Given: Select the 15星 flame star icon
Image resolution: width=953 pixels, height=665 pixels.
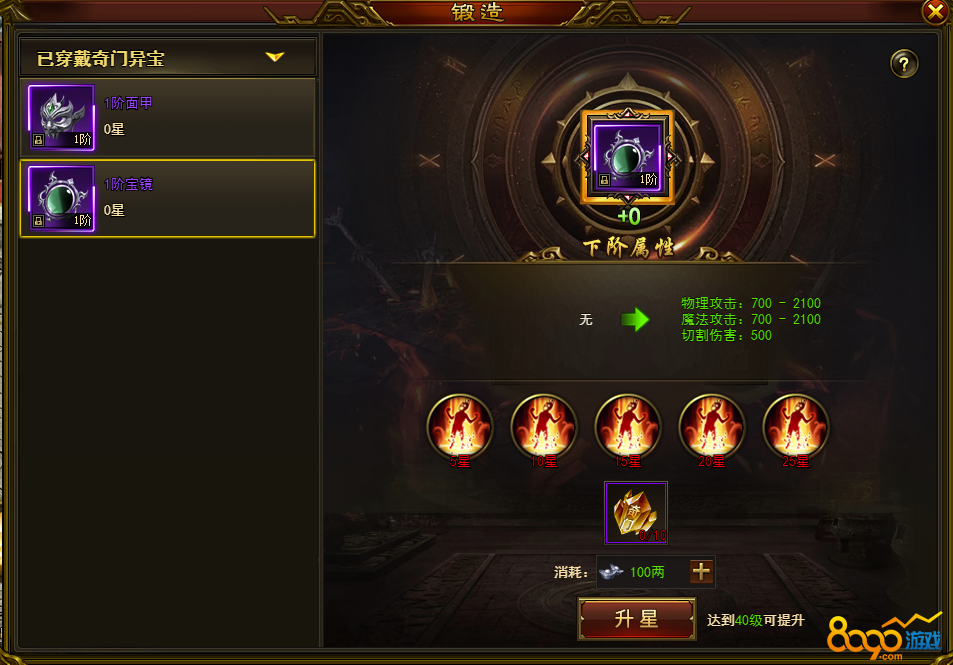Looking at the screenshot, I should (628, 427).
